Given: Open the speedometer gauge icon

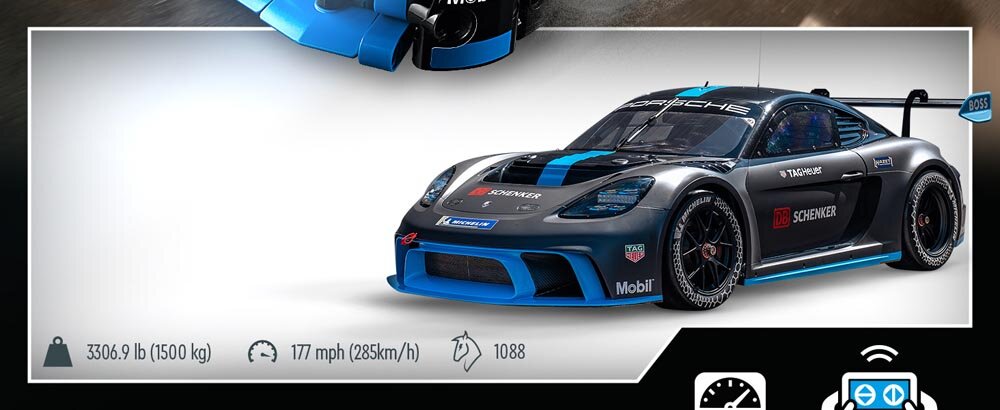Looking at the screenshot, I should pos(730,391).
